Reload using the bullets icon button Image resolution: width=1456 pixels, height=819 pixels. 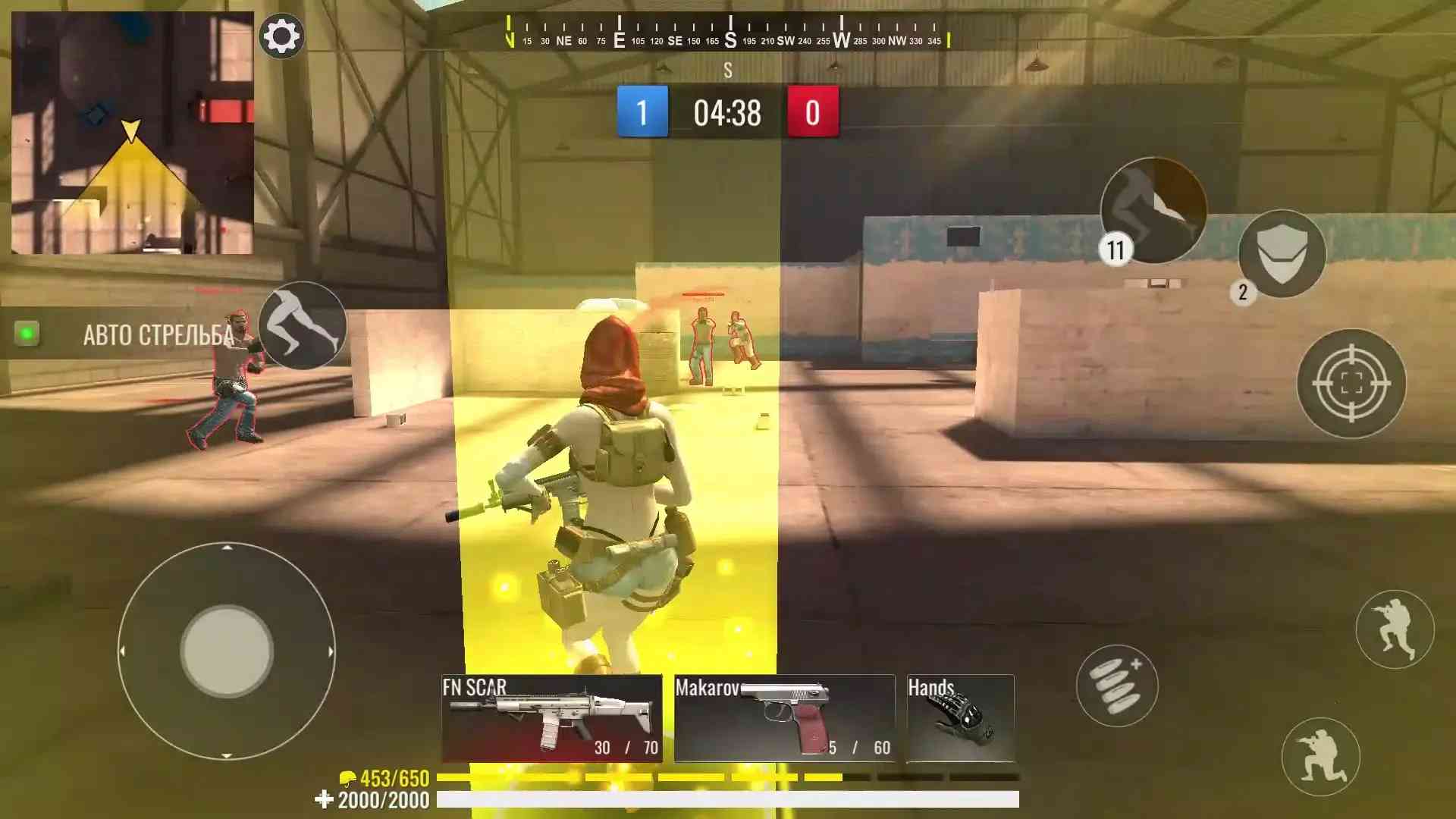[1116, 686]
